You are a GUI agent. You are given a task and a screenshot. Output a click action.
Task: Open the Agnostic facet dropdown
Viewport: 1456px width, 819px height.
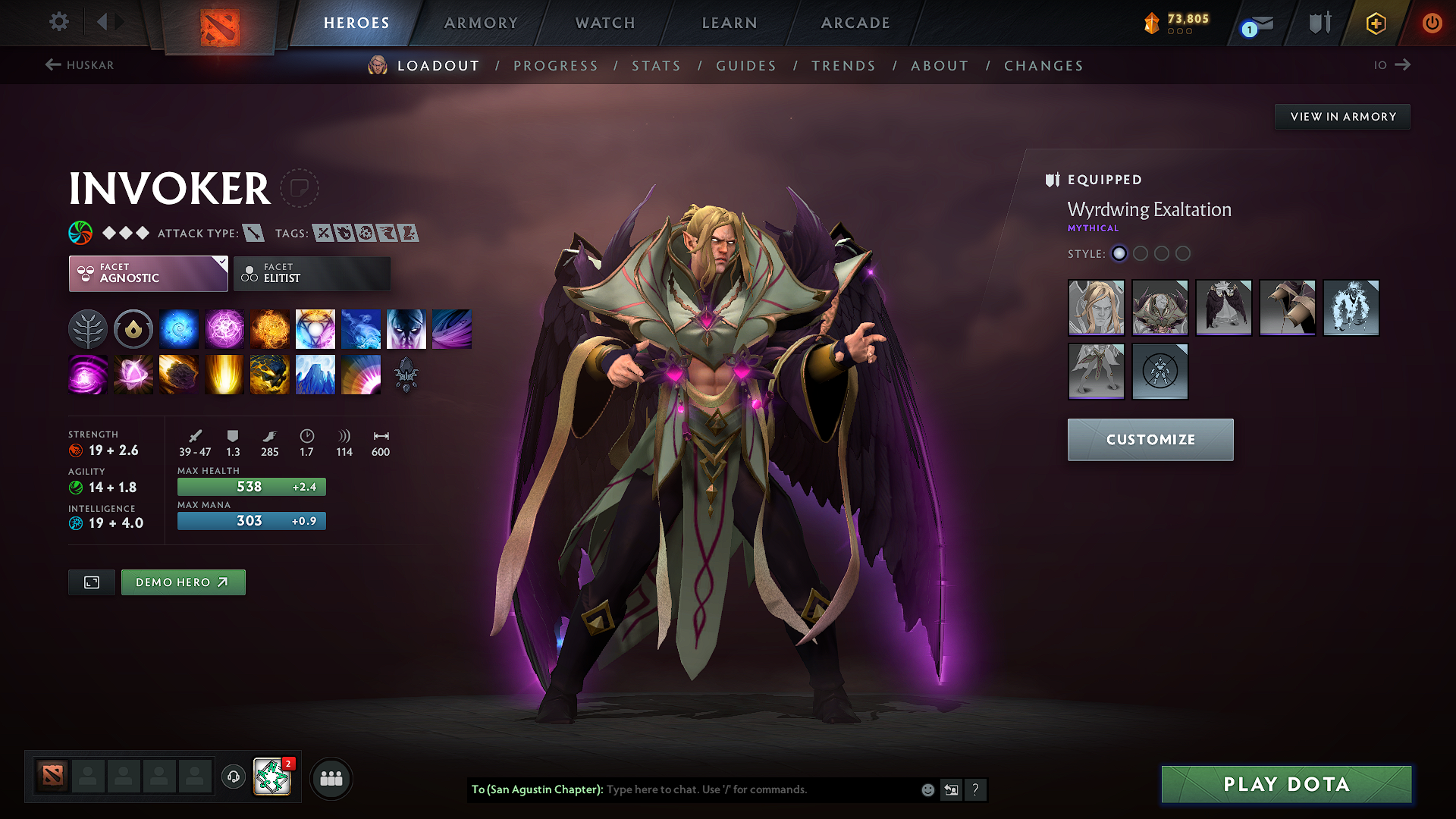(x=148, y=273)
